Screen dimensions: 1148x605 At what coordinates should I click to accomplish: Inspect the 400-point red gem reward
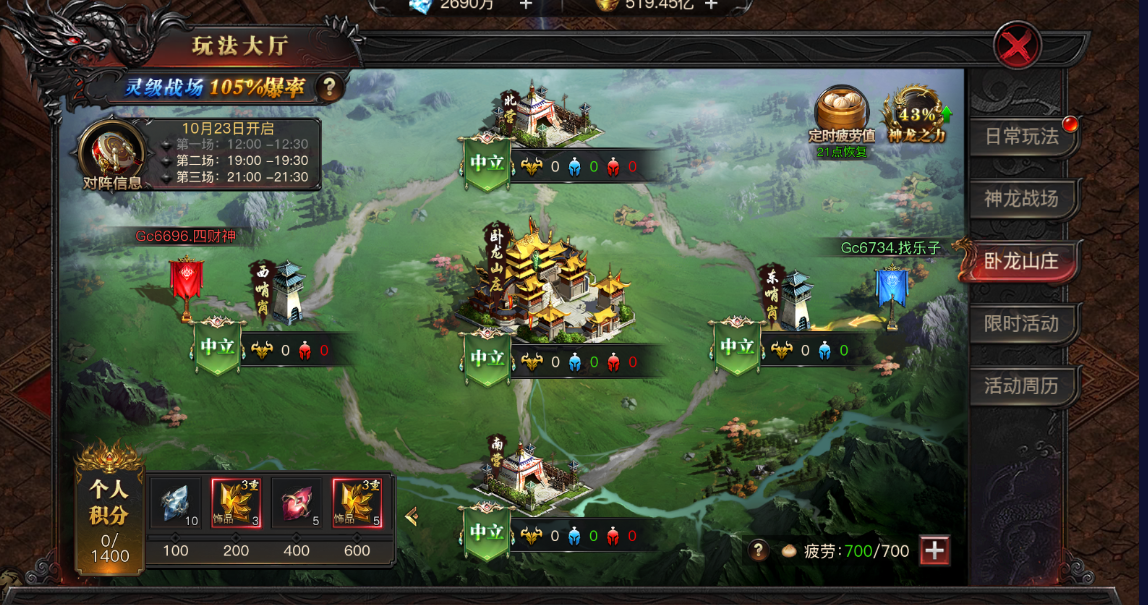click(294, 504)
